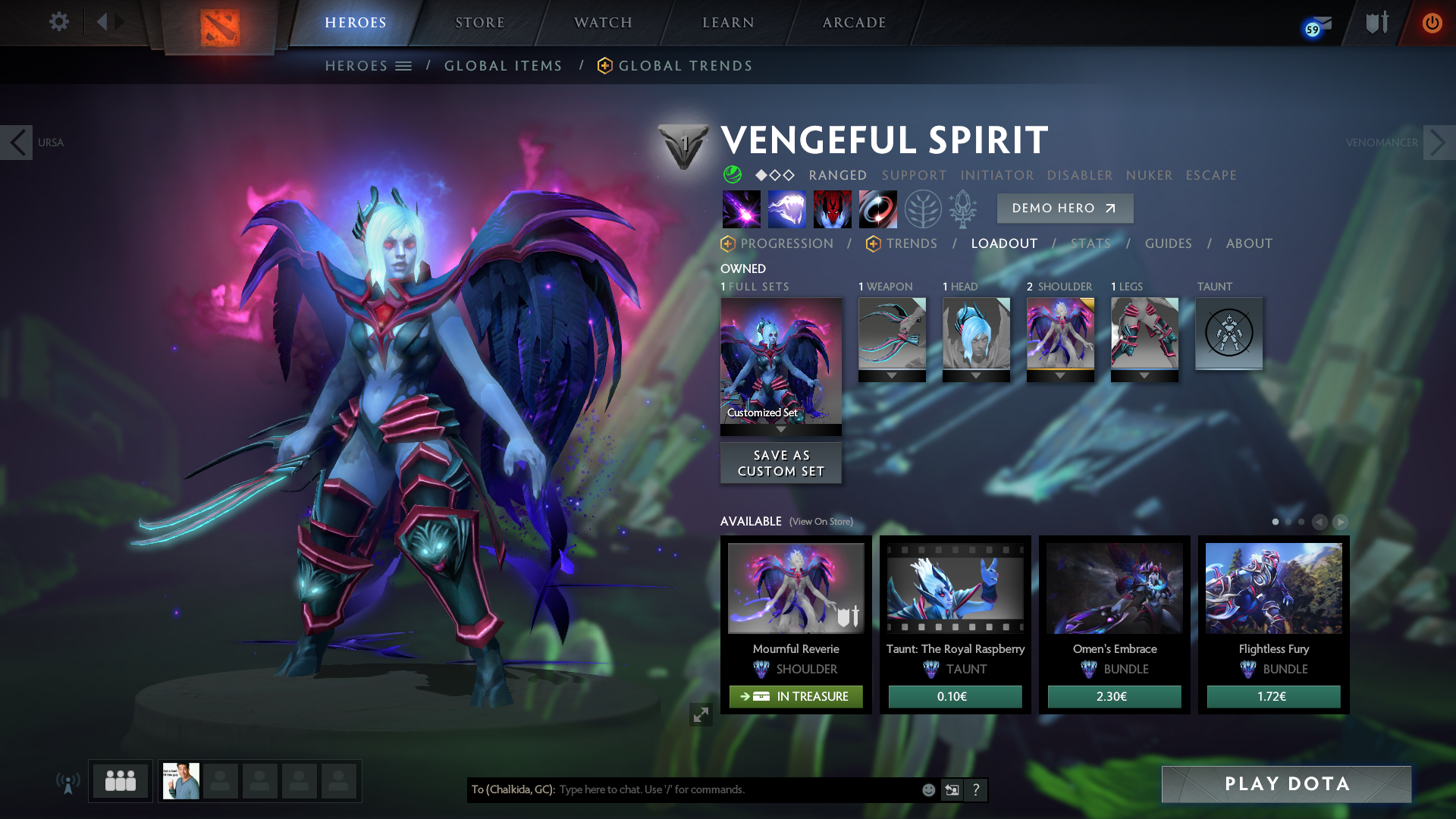1456x819 pixels.
Task: Show the About hero section
Action: click(x=1249, y=243)
